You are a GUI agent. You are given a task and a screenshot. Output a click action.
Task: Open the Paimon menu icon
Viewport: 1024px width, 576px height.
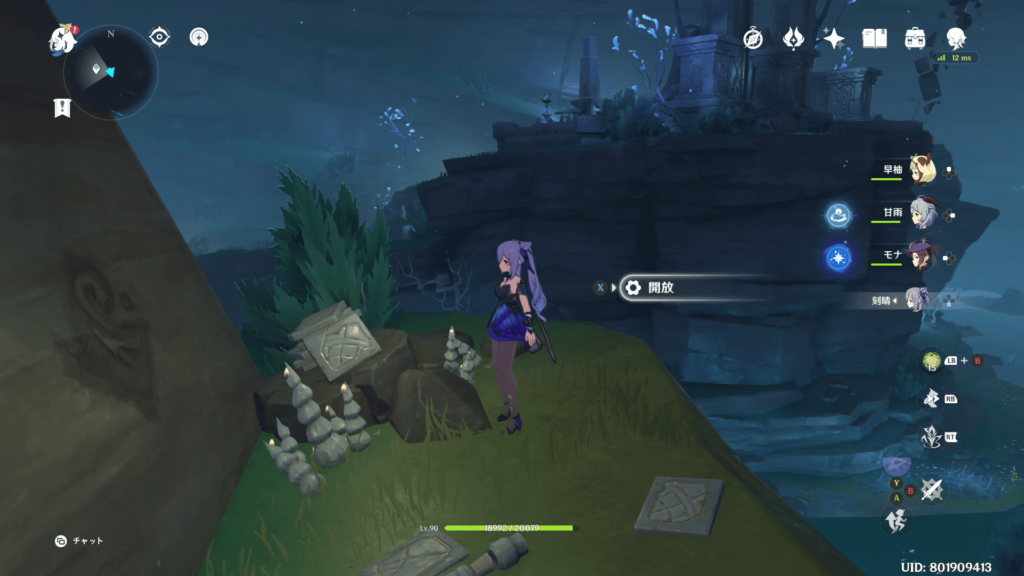click(x=63, y=39)
